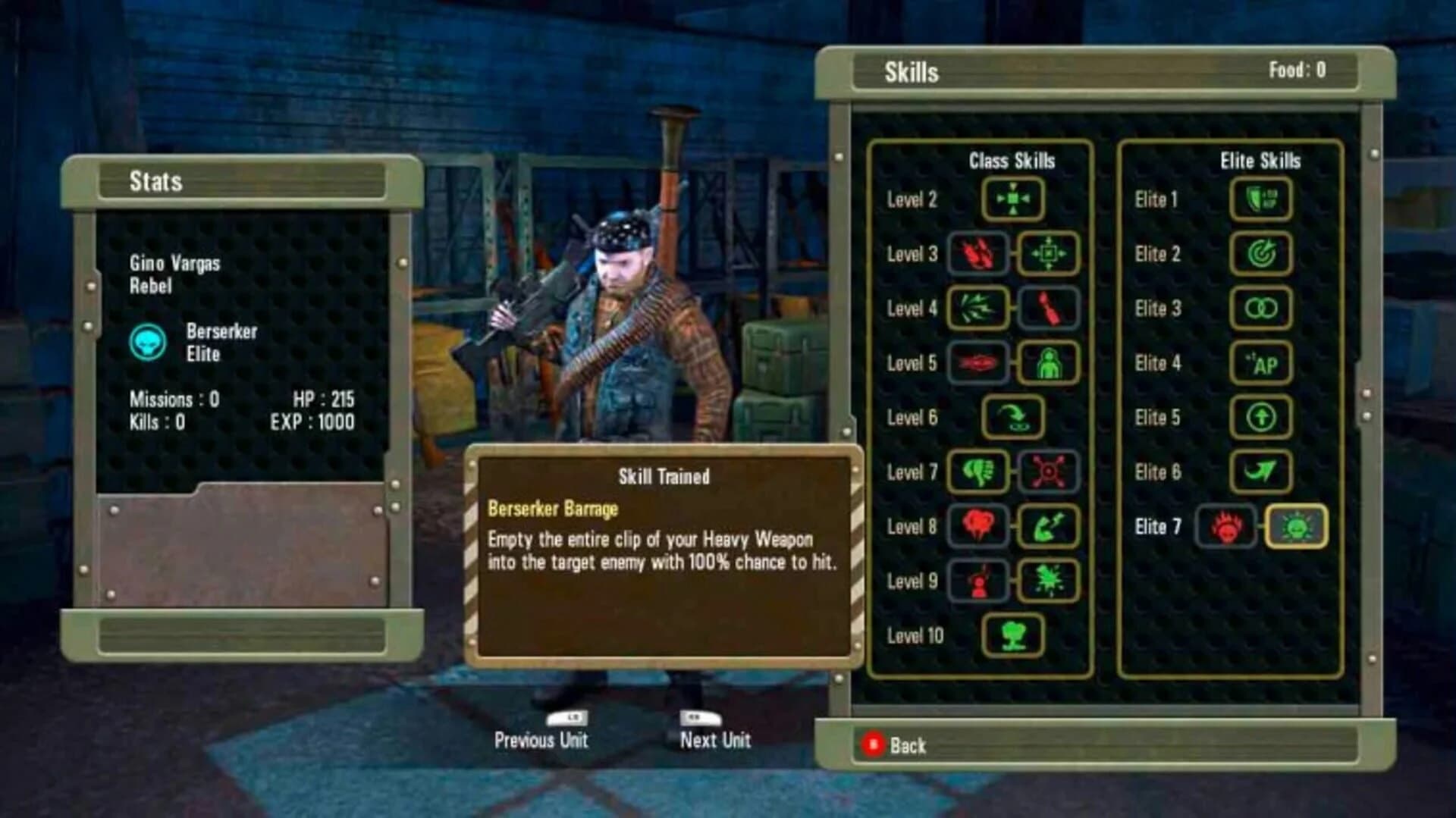
Task: Select the Elite 4 AP skill icon
Action: (1261, 363)
